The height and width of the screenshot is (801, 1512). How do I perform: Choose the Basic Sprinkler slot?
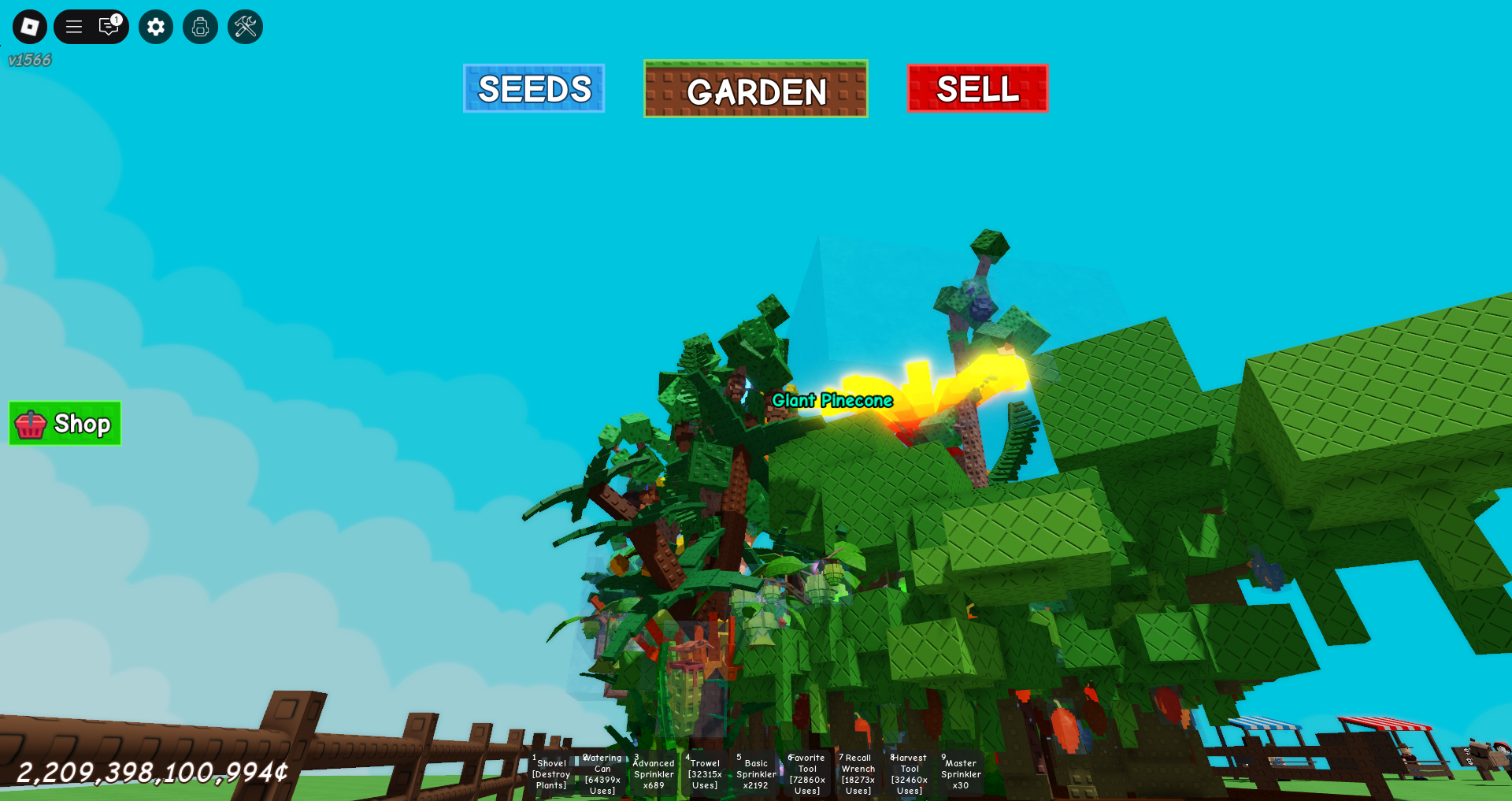coord(756,773)
